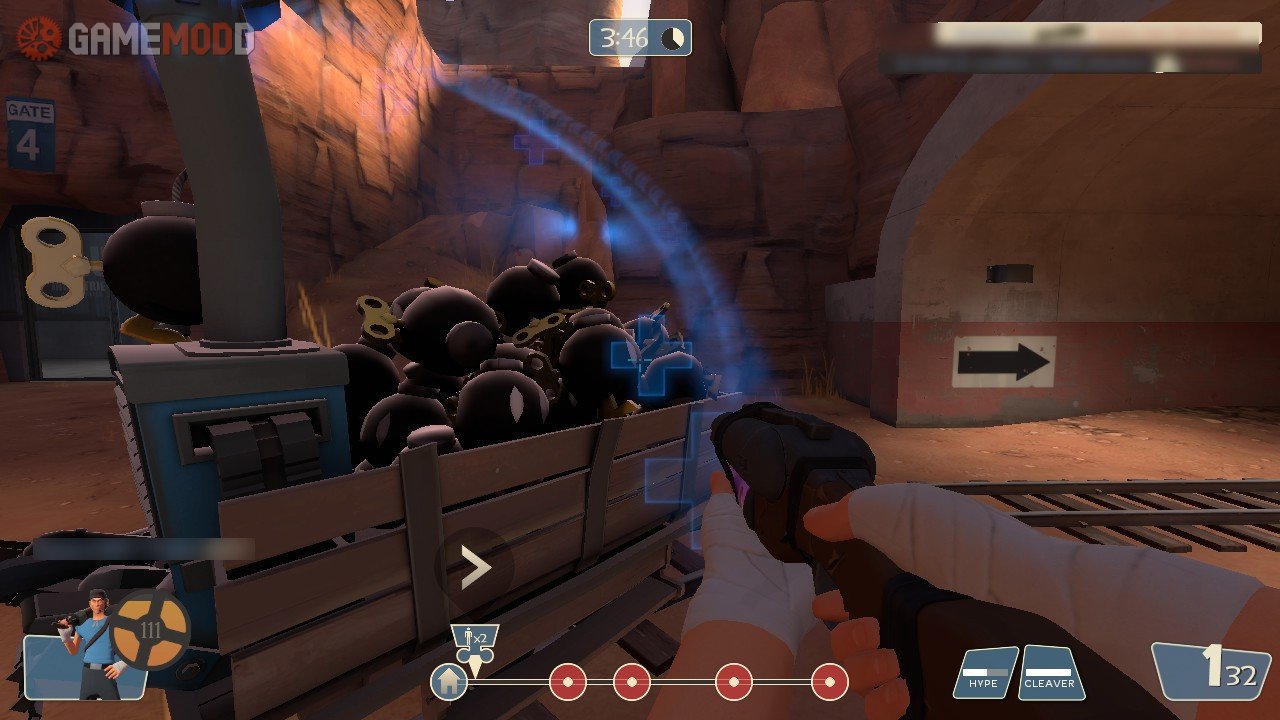The height and width of the screenshot is (720, 1280).
Task: Select the Cleaver meter panel
Action: click(x=1050, y=673)
